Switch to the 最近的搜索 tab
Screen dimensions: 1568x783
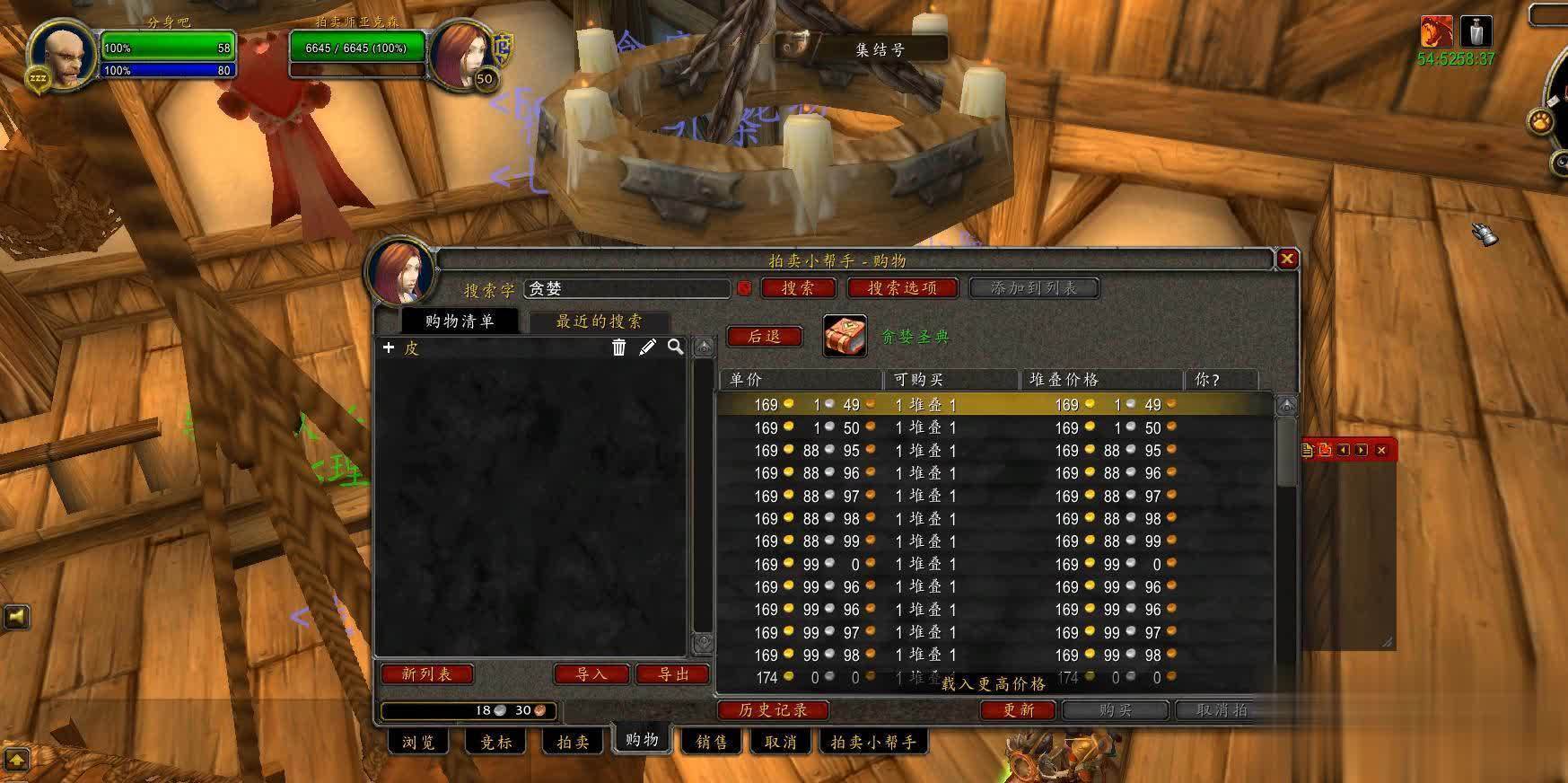[x=599, y=321]
